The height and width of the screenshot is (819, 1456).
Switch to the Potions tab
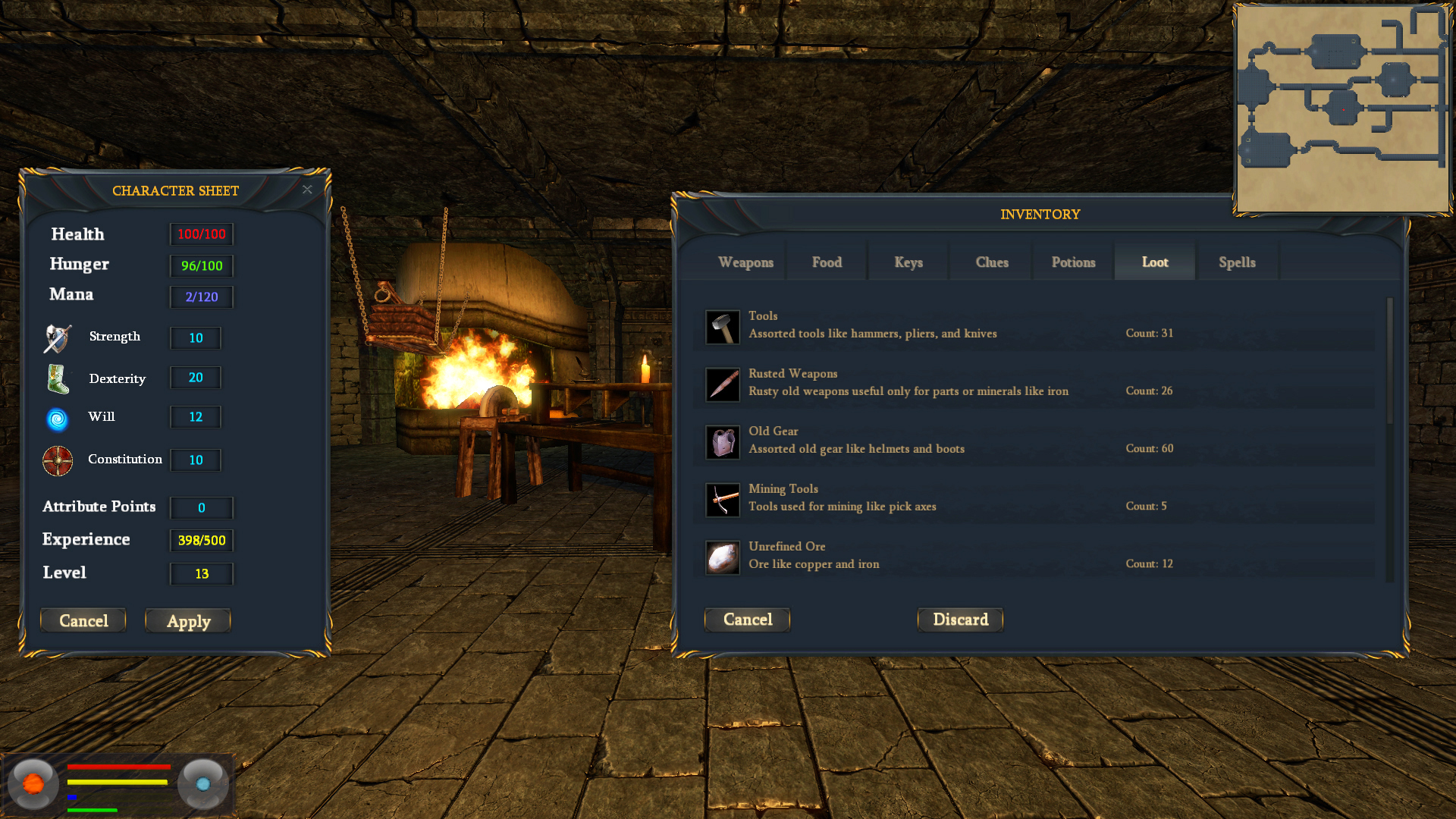tap(1073, 262)
